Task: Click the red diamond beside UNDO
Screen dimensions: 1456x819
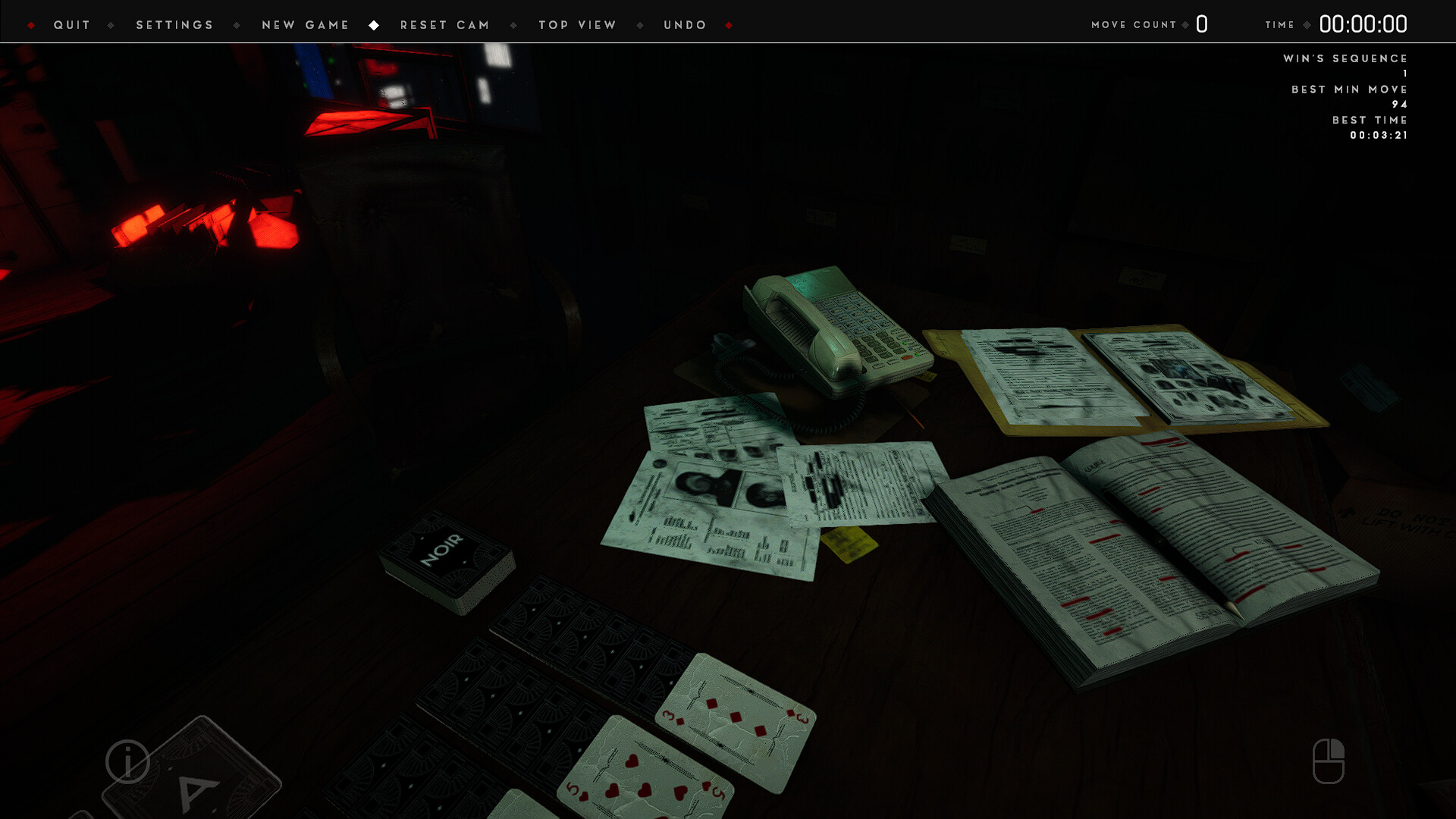Action: (730, 24)
